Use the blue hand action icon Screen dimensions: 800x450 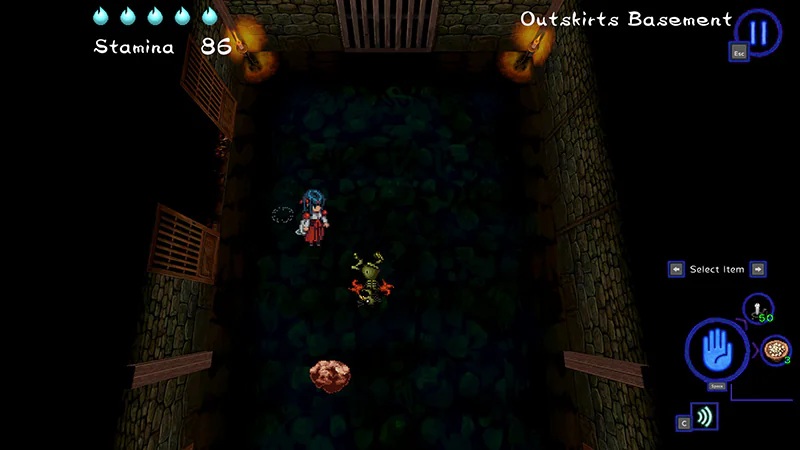(716, 351)
